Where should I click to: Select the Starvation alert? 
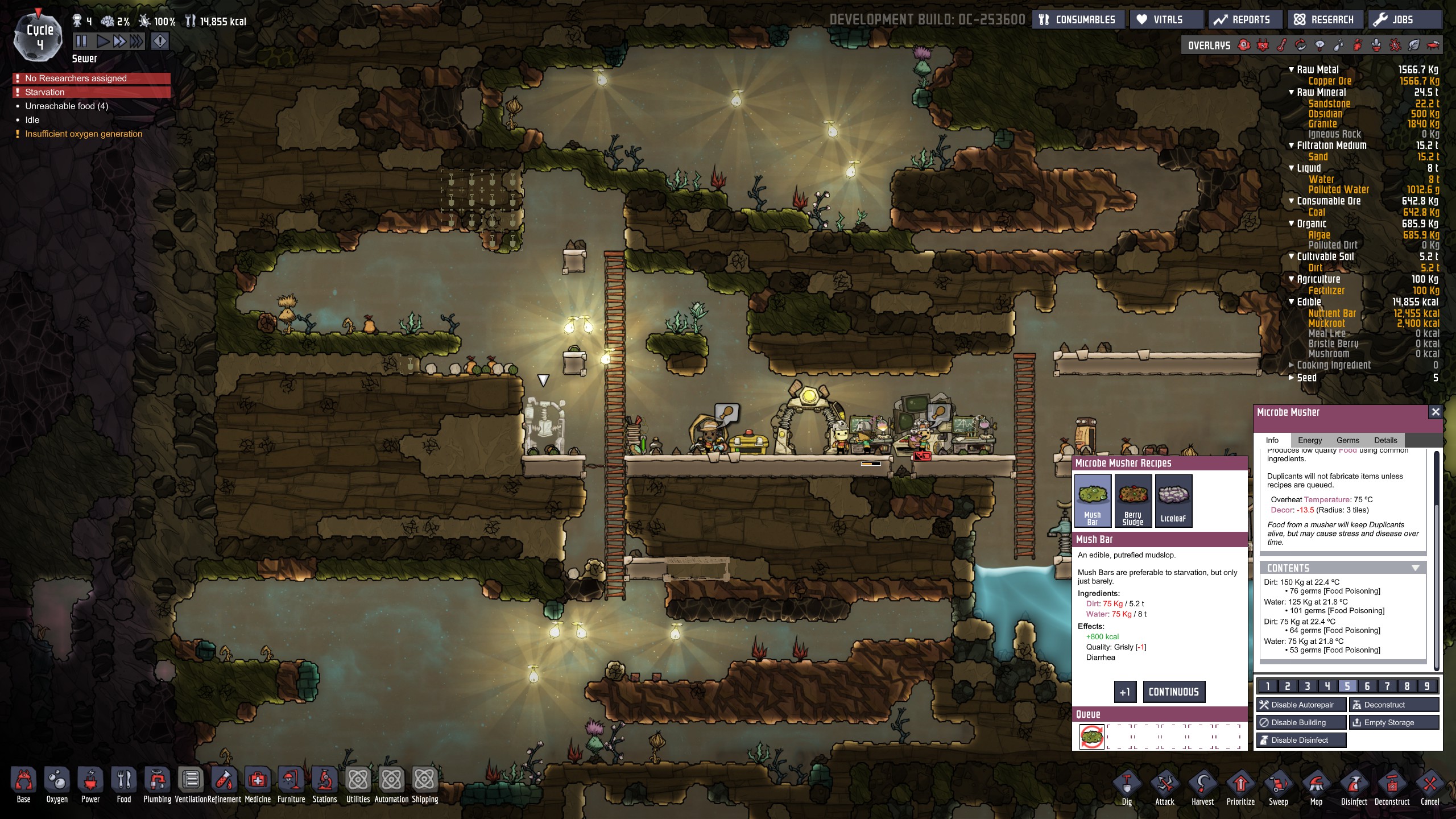pyautogui.click(x=91, y=92)
